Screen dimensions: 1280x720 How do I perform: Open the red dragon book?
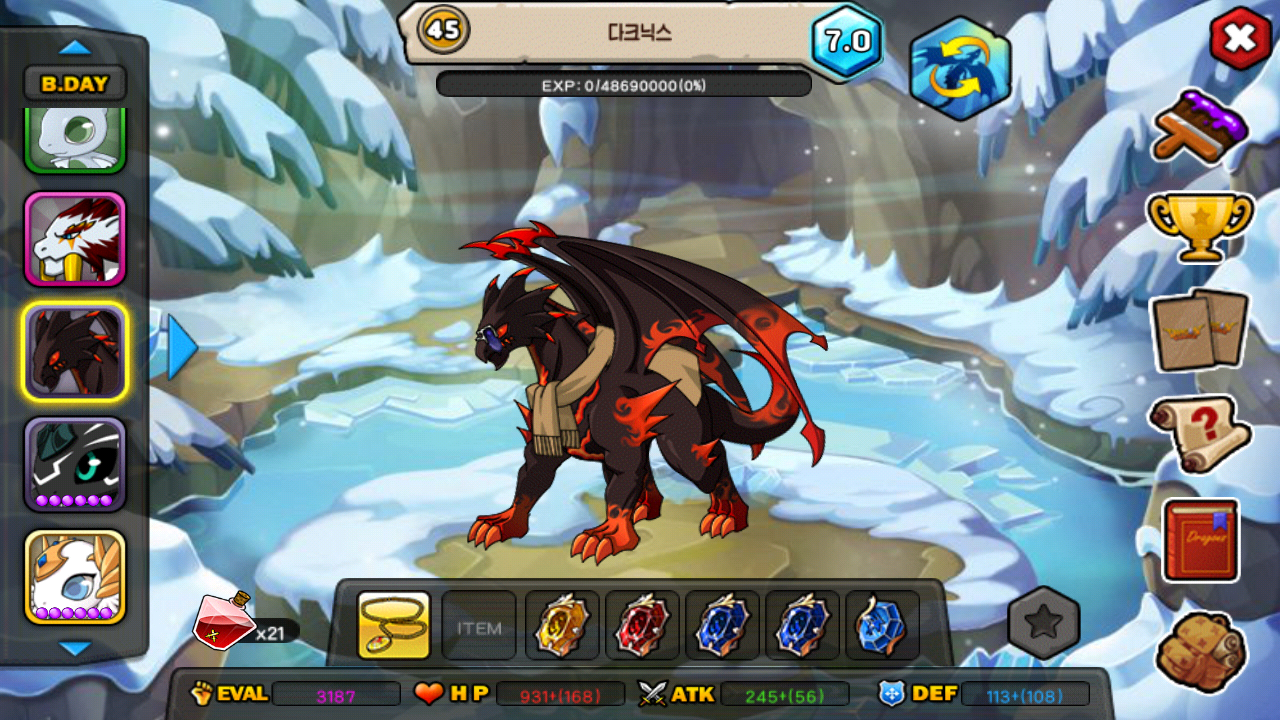pos(1201,540)
